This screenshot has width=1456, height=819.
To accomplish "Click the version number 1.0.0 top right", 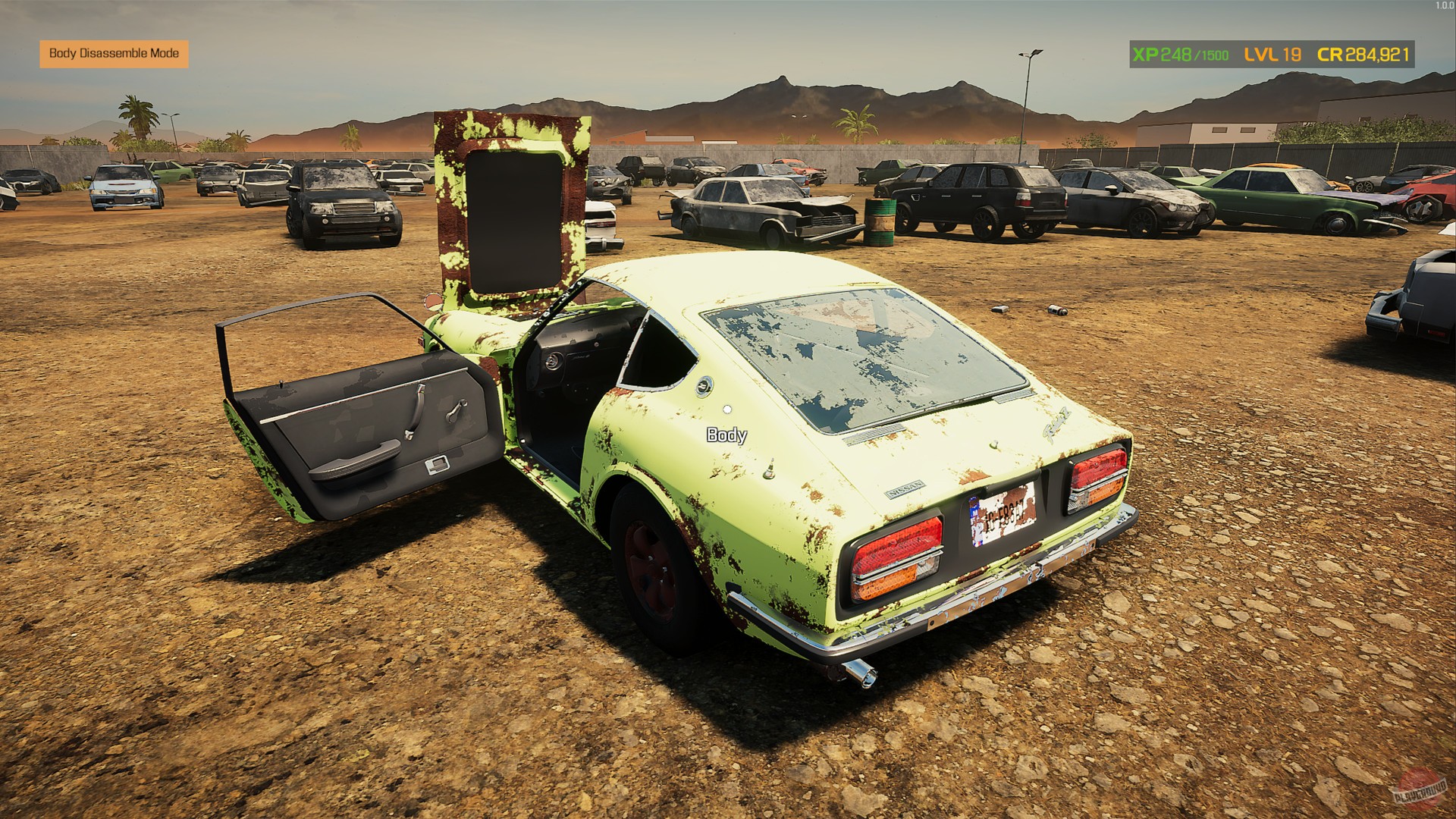I will (x=1443, y=5).
